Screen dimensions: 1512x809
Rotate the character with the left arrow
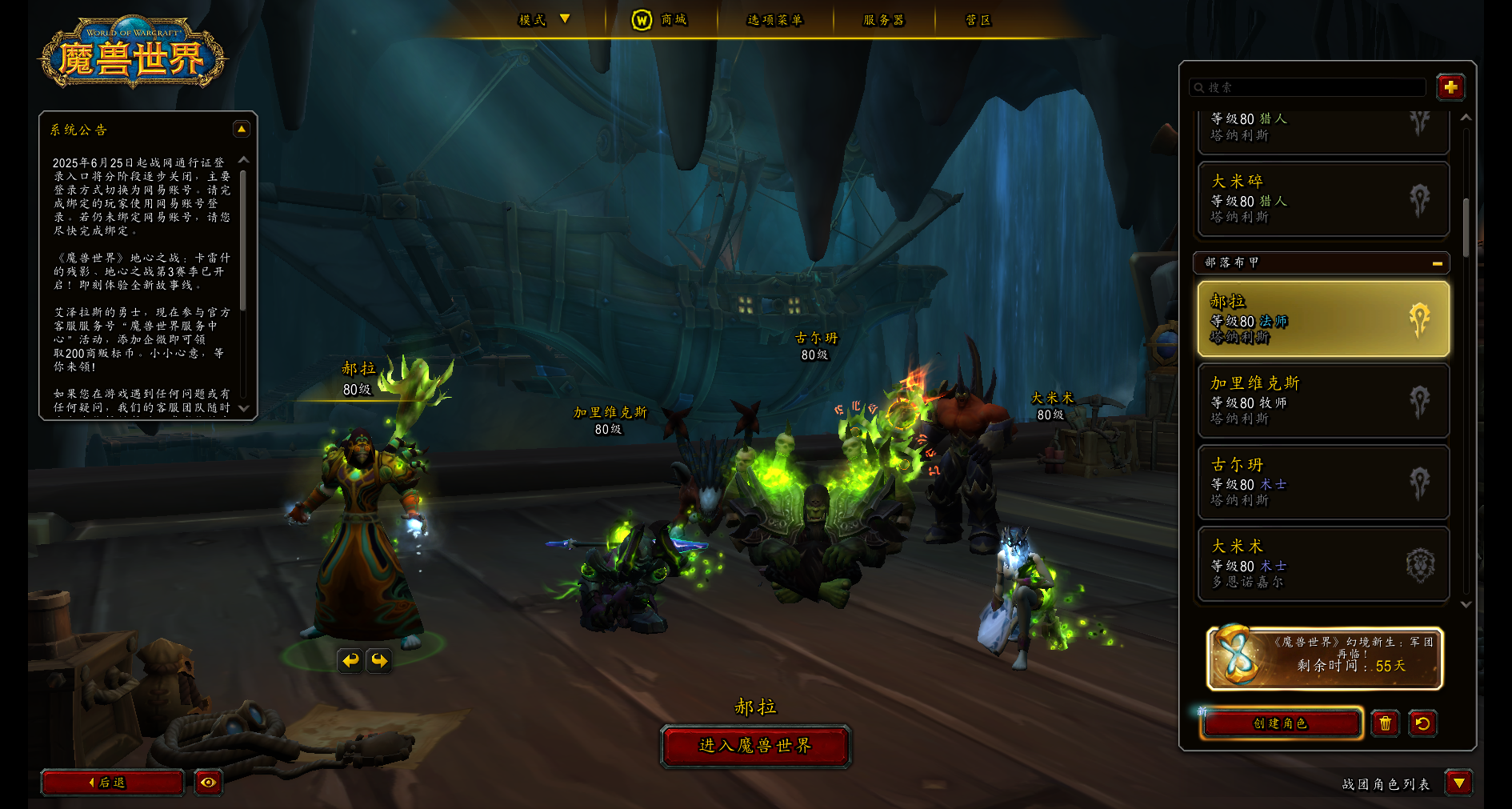[350, 661]
